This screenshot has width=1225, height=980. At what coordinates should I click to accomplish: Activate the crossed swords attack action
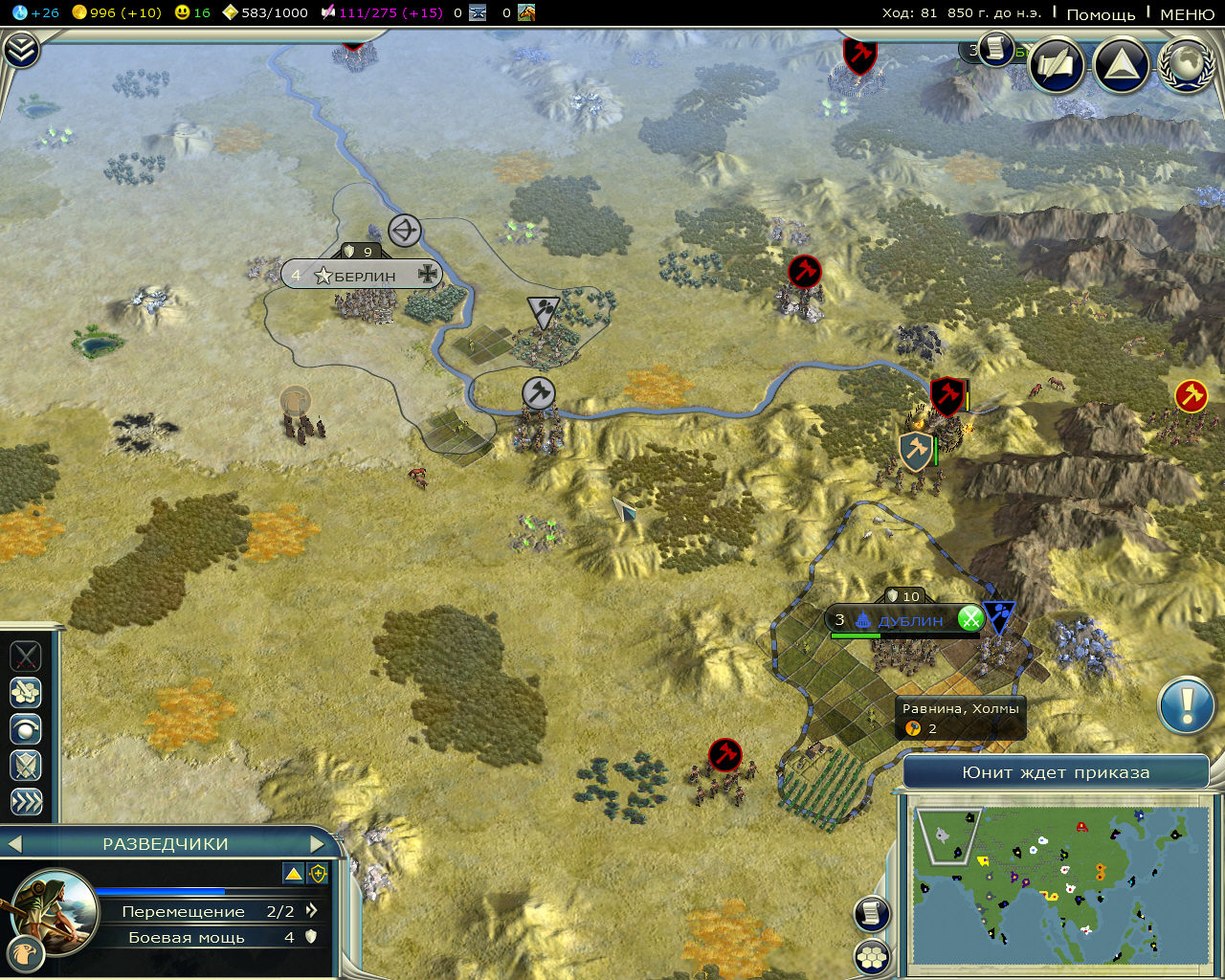coord(26,657)
